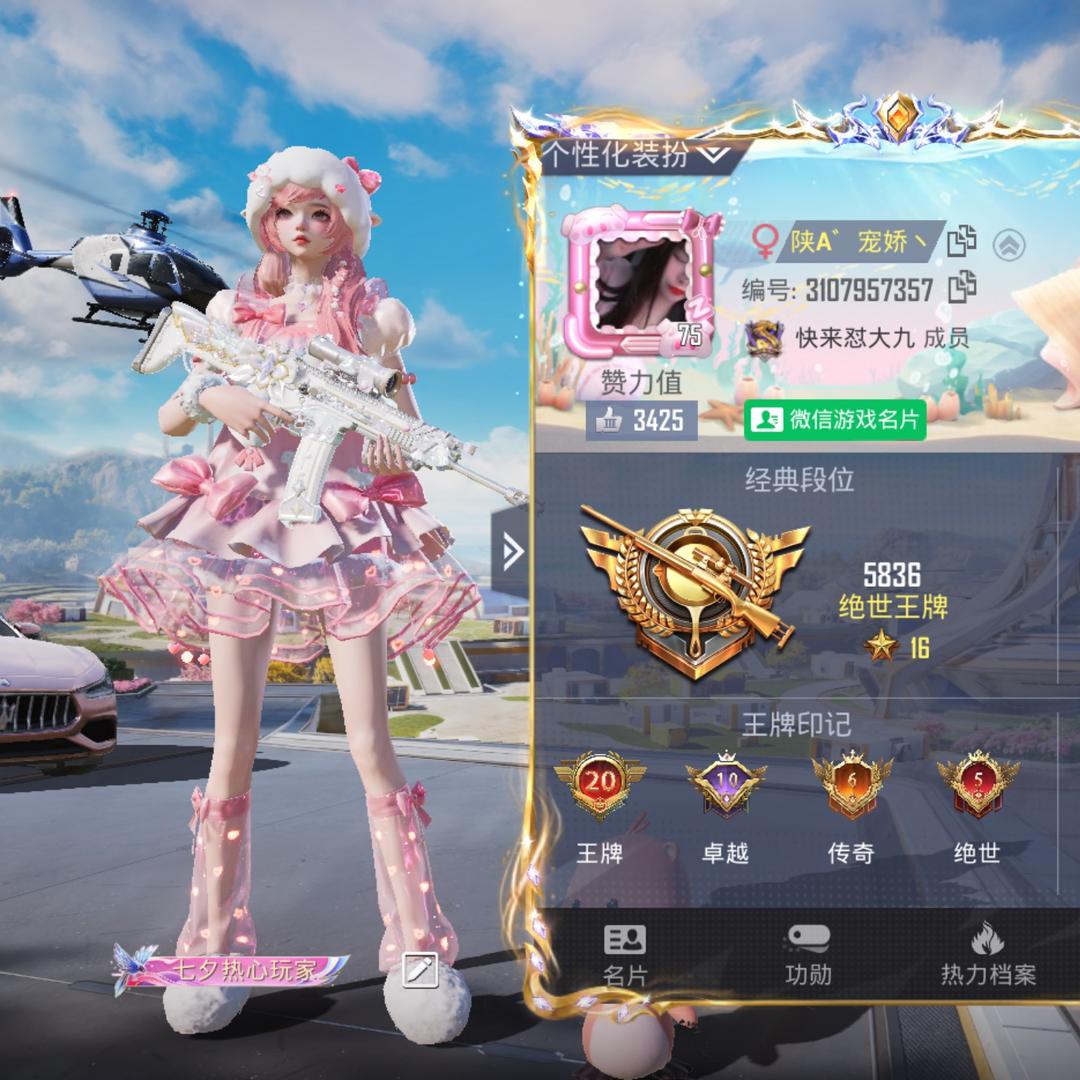Viewport: 1080px width, 1080px height.
Task: Open the 微信游戏名片 card
Action: 835,420
